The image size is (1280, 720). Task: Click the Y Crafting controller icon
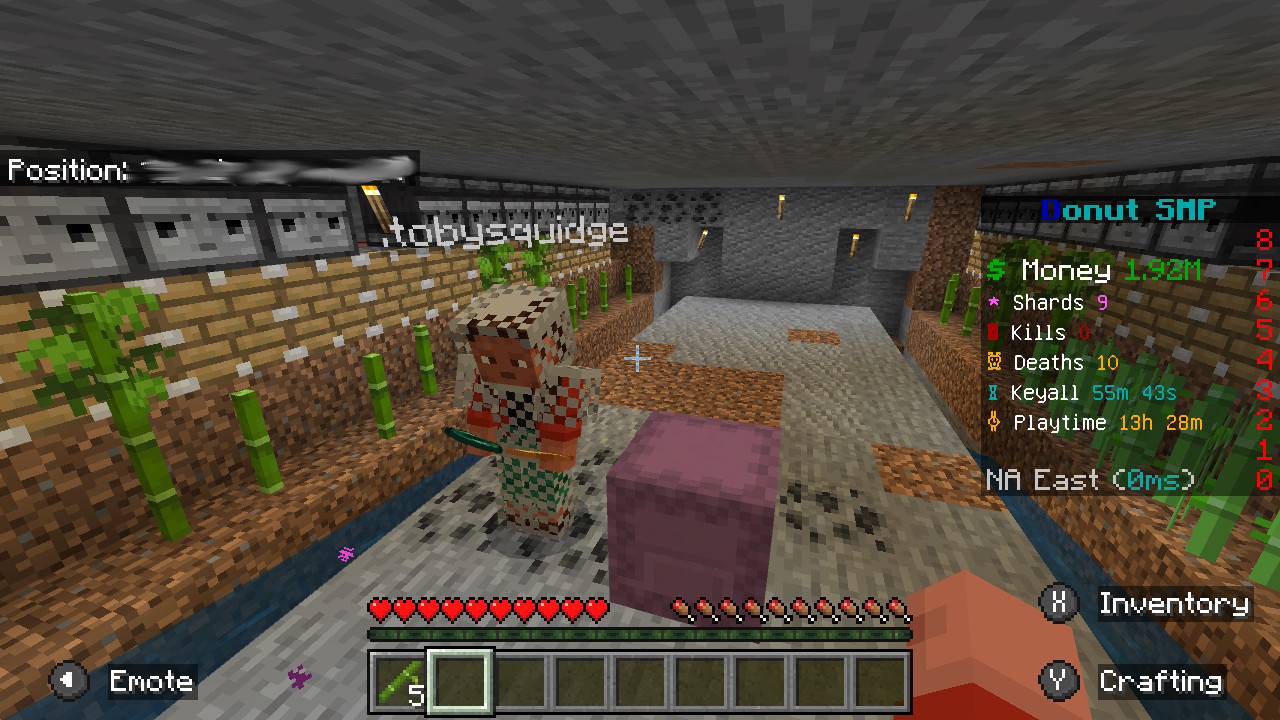tap(1057, 681)
